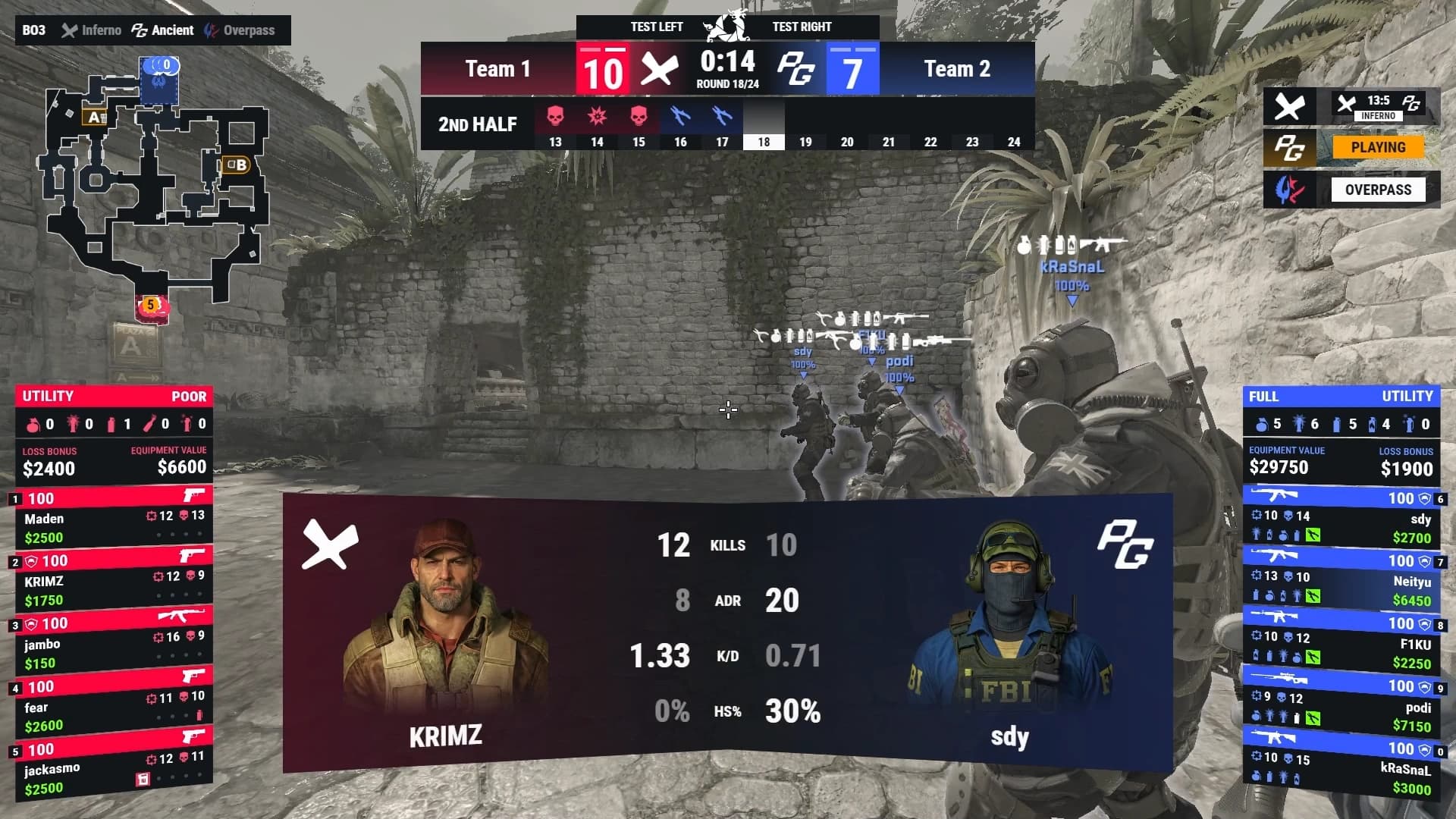
Task: Choose Neityu's player row
Action: pyautogui.click(x=1341, y=582)
